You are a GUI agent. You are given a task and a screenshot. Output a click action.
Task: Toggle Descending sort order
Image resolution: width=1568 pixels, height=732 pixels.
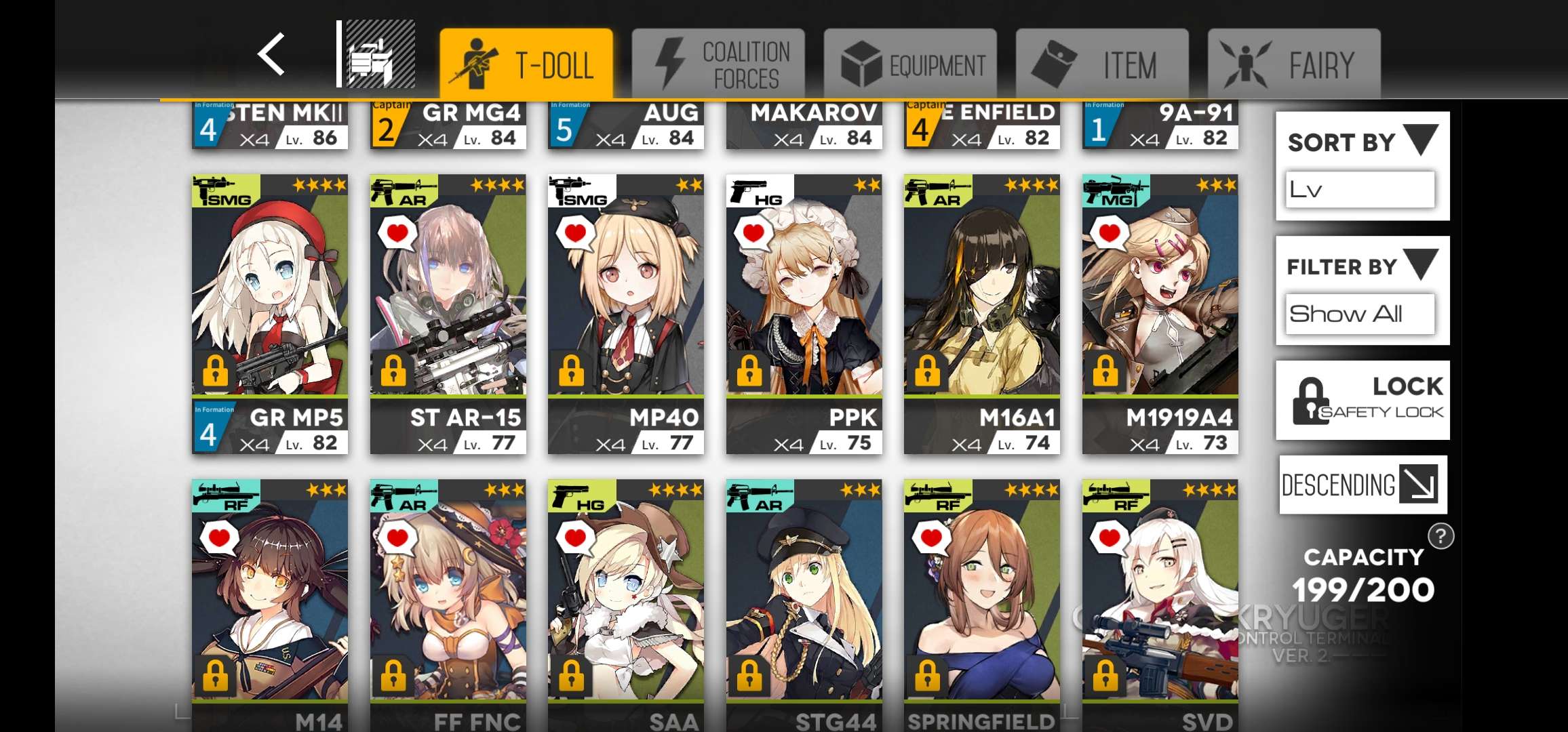tap(1362, 485)
